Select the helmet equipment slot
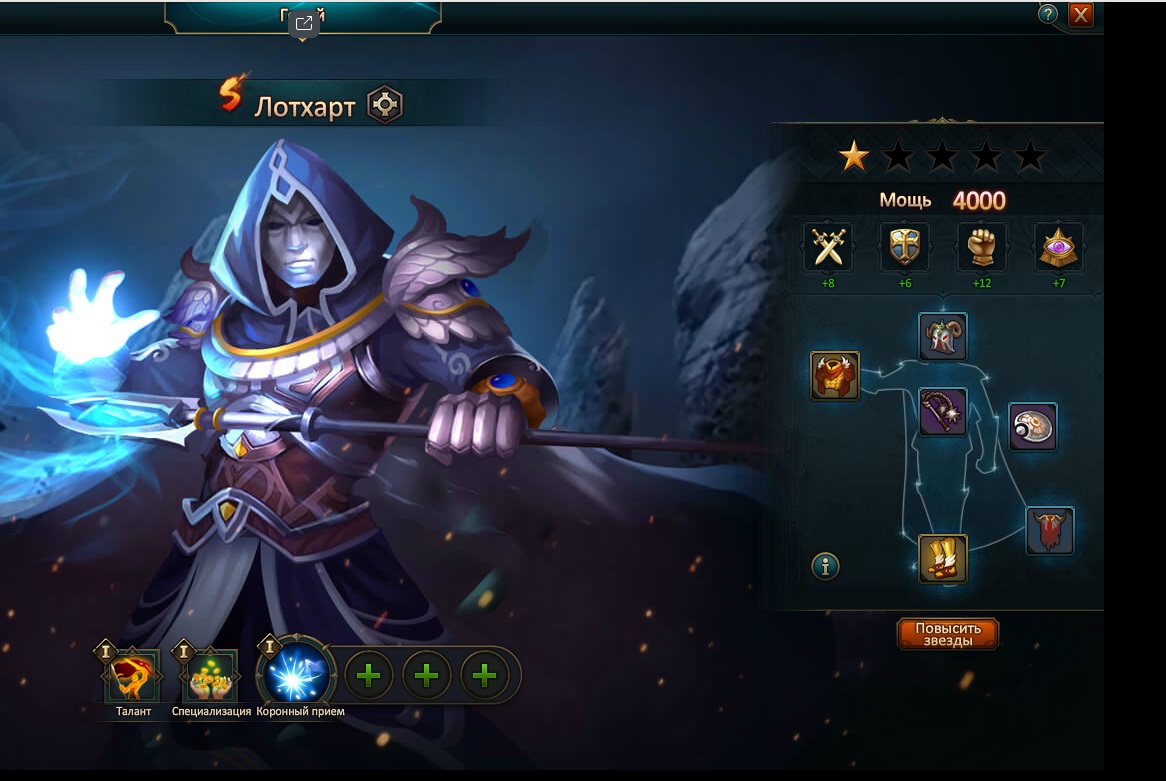1166x781 pixels. tap(943, 337)
